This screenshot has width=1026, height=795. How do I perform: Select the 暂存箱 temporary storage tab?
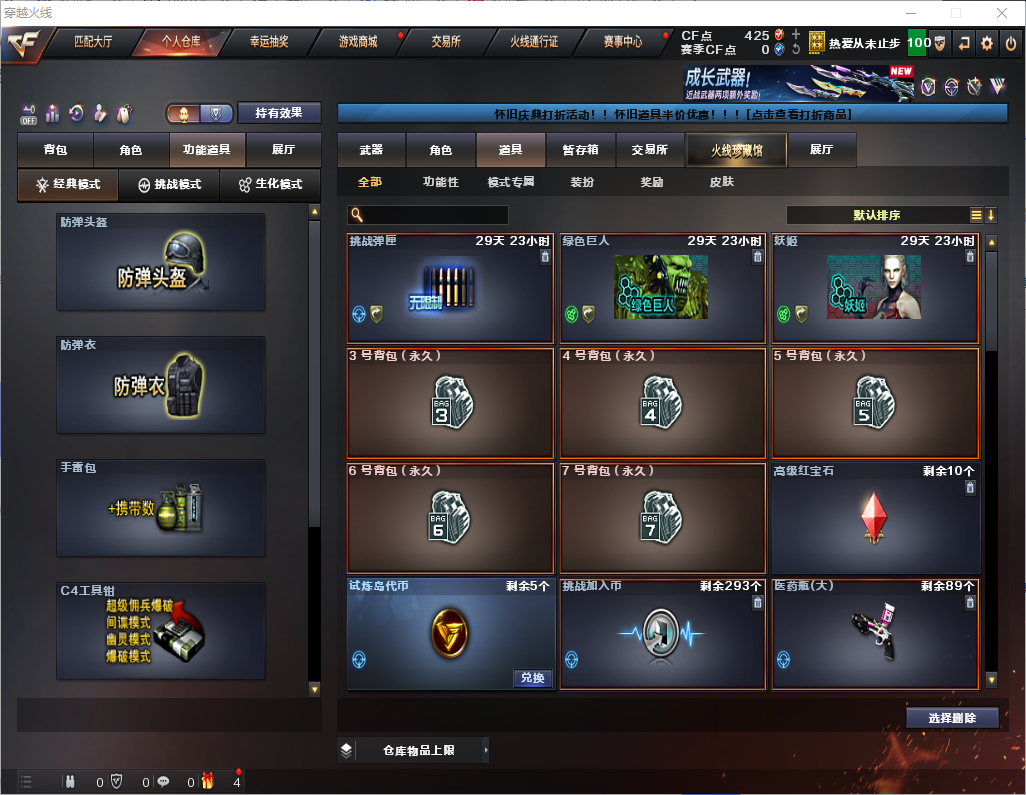click(580, 150)
